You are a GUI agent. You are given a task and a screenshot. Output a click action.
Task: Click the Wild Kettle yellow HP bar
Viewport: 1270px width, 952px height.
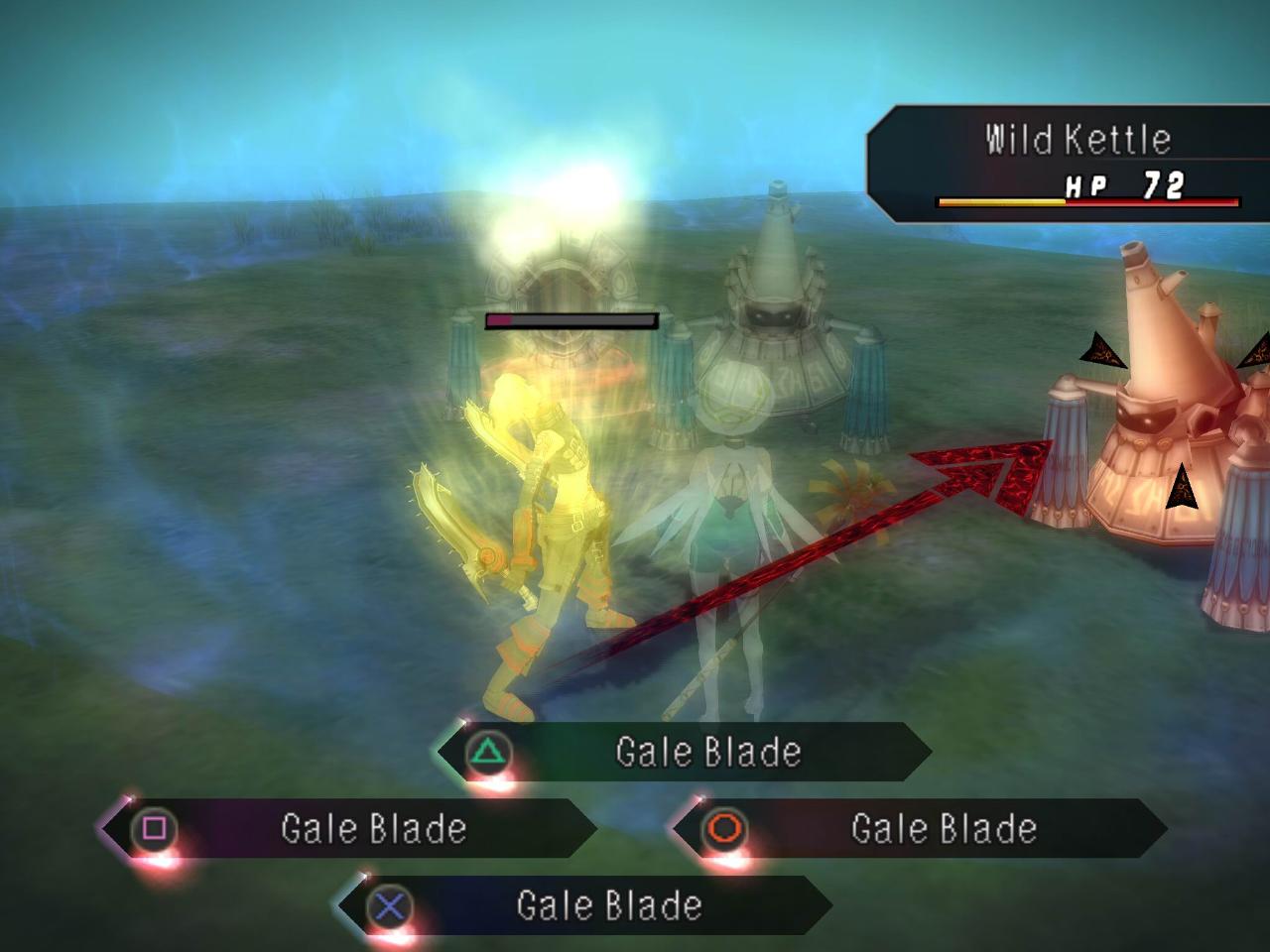pyautogui.click(x=1002, y=201)
